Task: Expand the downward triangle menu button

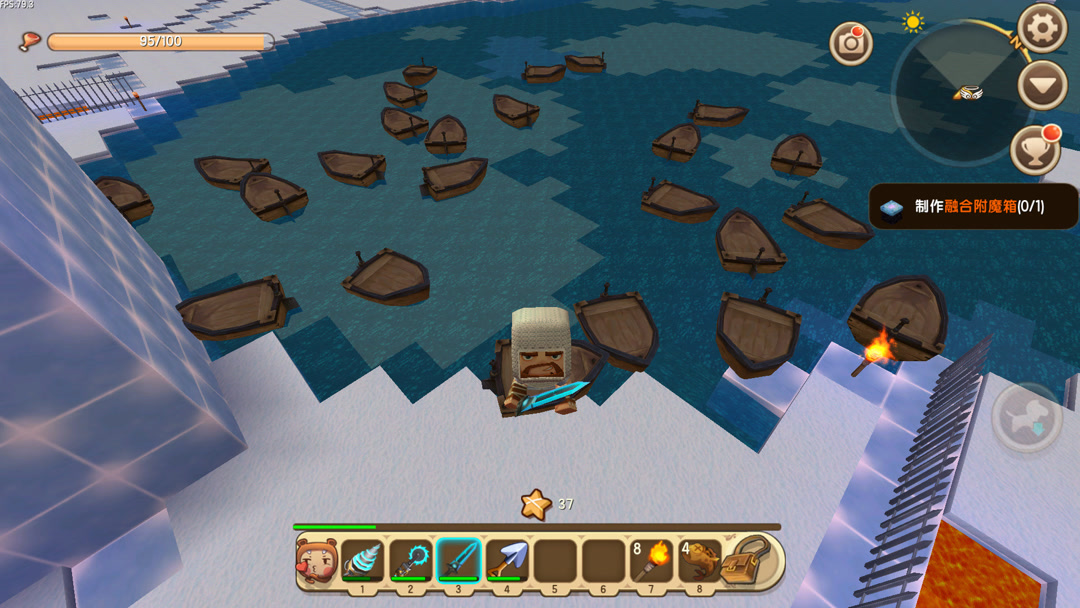Action: point(1042,86)
